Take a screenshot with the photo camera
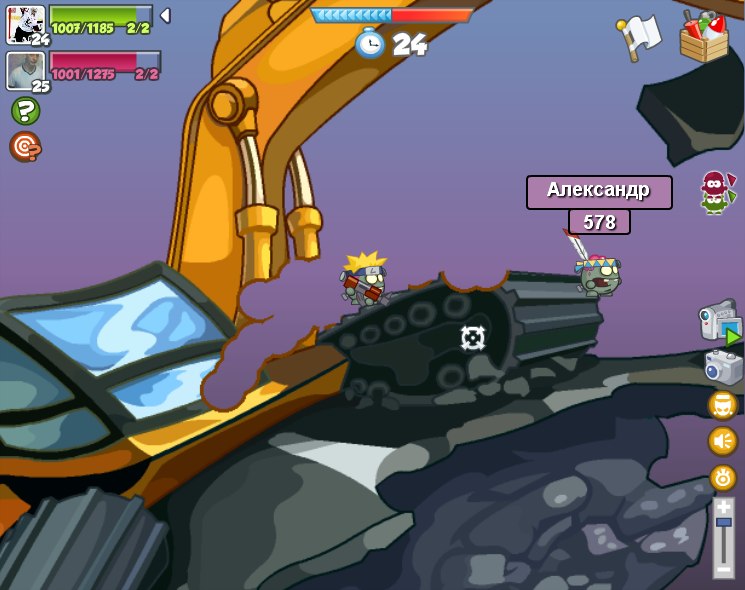Image resolution: width=745 pixels, height=590 pixels. click(x=723, y=367)
